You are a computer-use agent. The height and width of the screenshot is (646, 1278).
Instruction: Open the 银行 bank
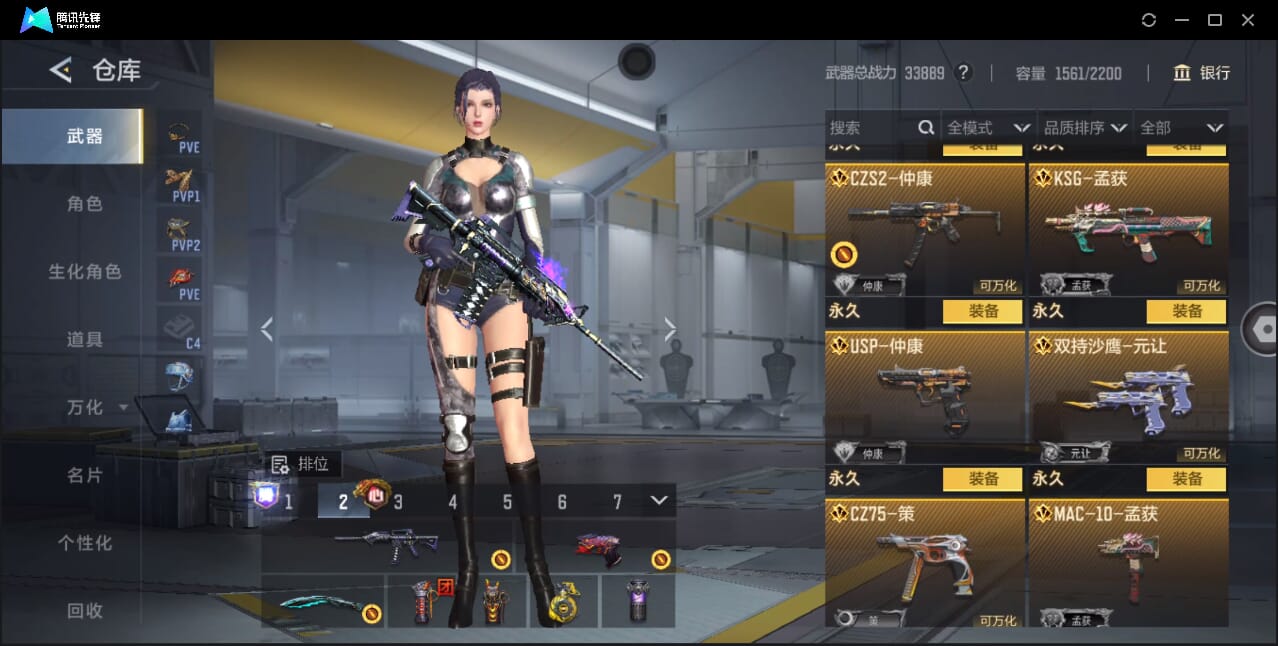point(1201,73)
